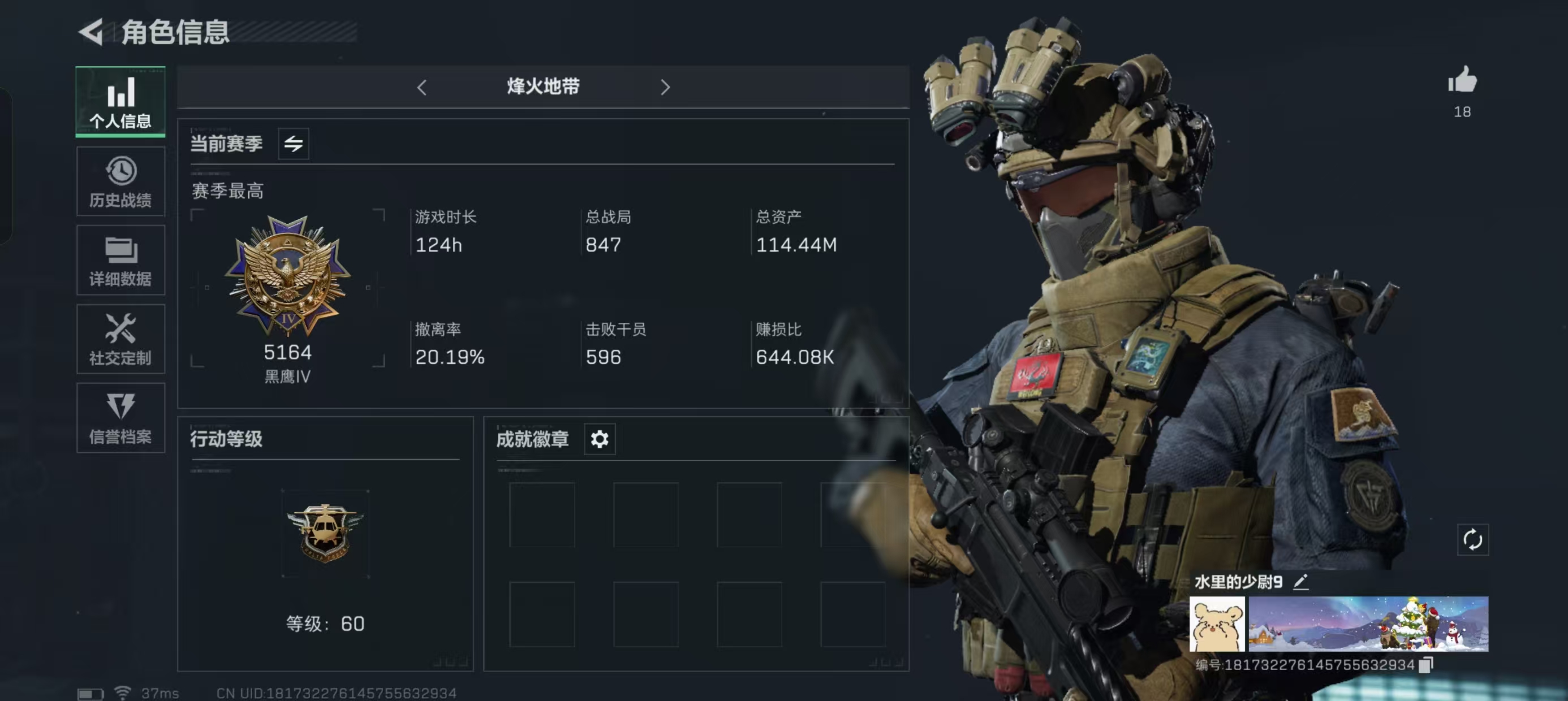The image size is (1568, 701).
Task: Toggle the like thumbs-up button
Action: pos(1463,82)
